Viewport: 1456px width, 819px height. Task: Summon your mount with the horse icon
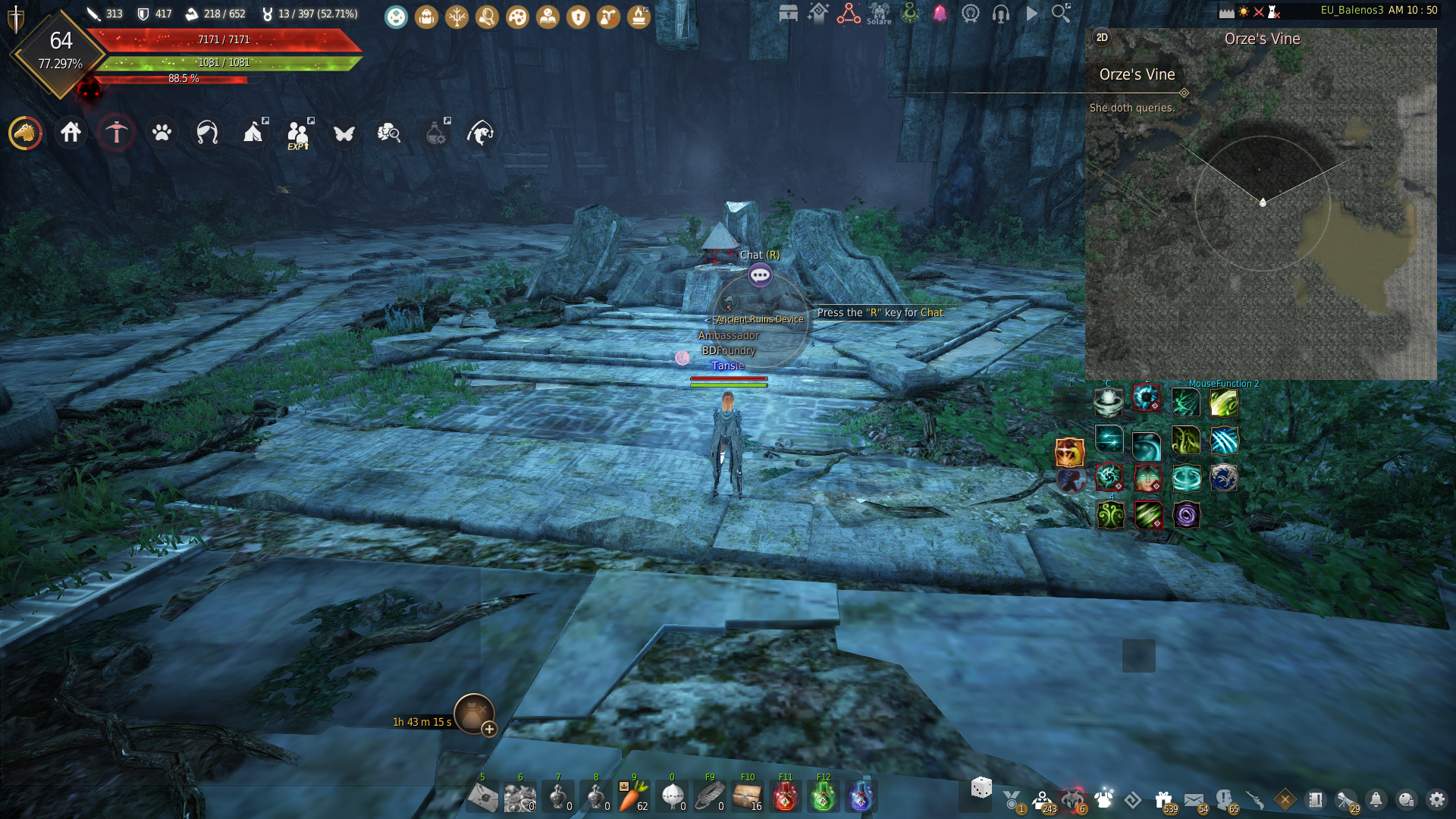pyautogui.click(x=25, y=133)
